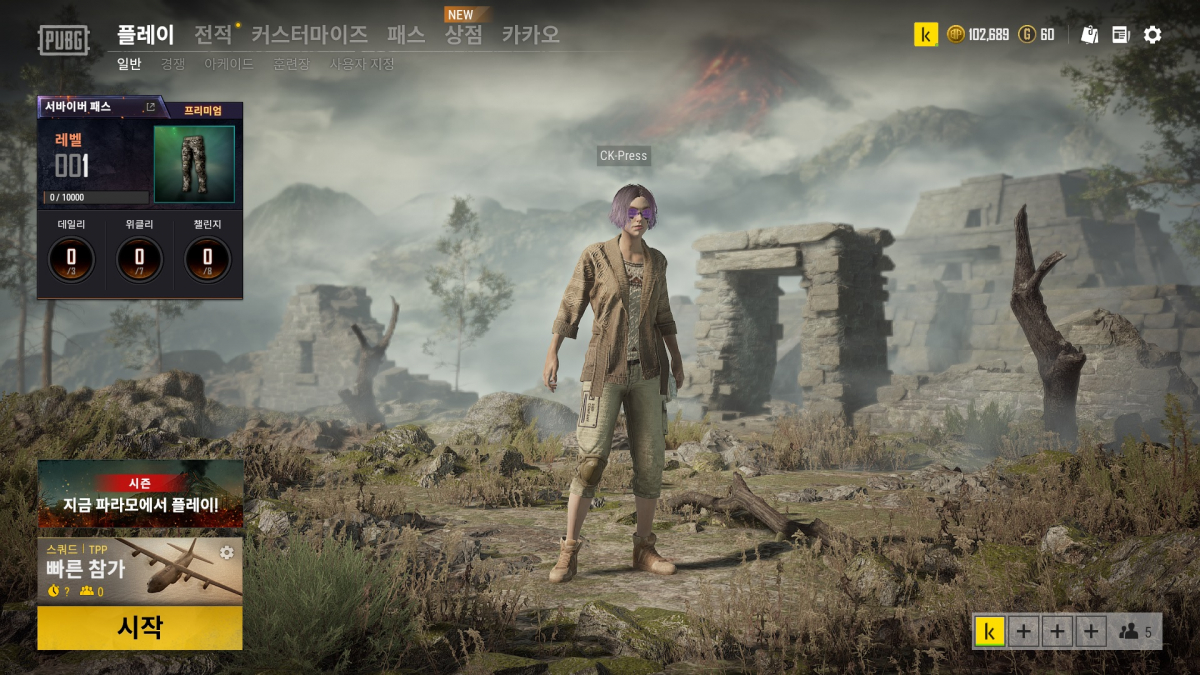This screenshot has width=1200, height=675.
Task: View the 위클리 weekly missions counter
Action: coord(139,259)
